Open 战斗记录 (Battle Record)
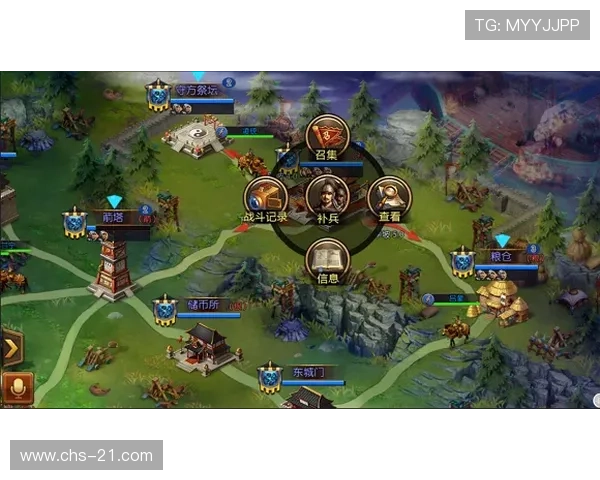 point(266,197)
